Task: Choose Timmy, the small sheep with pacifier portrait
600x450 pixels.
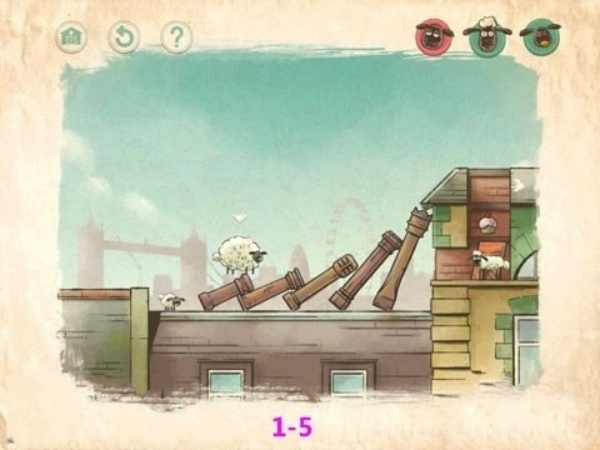Action: [x=540, y=36]
